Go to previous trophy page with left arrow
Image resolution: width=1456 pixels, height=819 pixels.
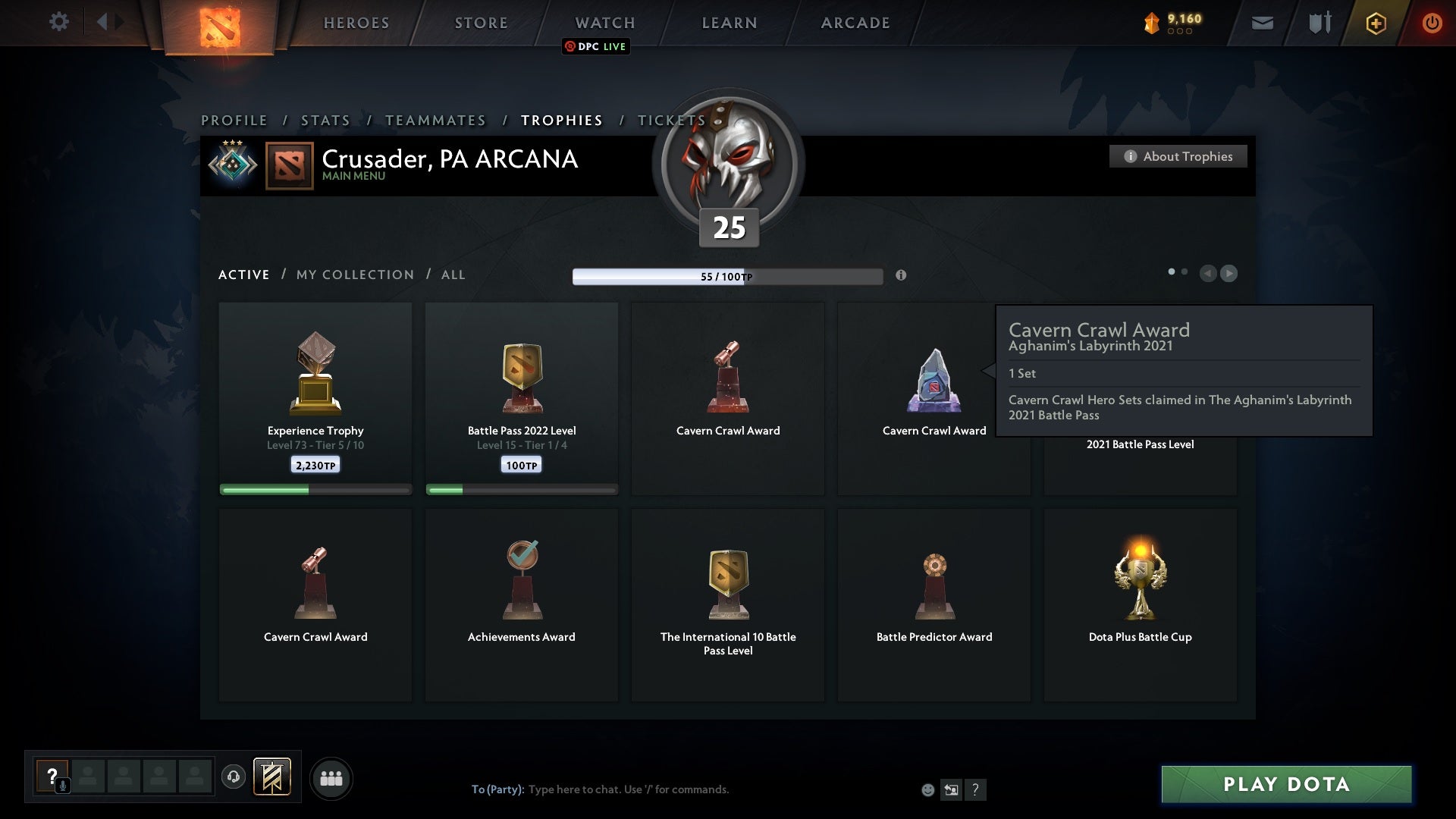click(x=1208, y=274)
